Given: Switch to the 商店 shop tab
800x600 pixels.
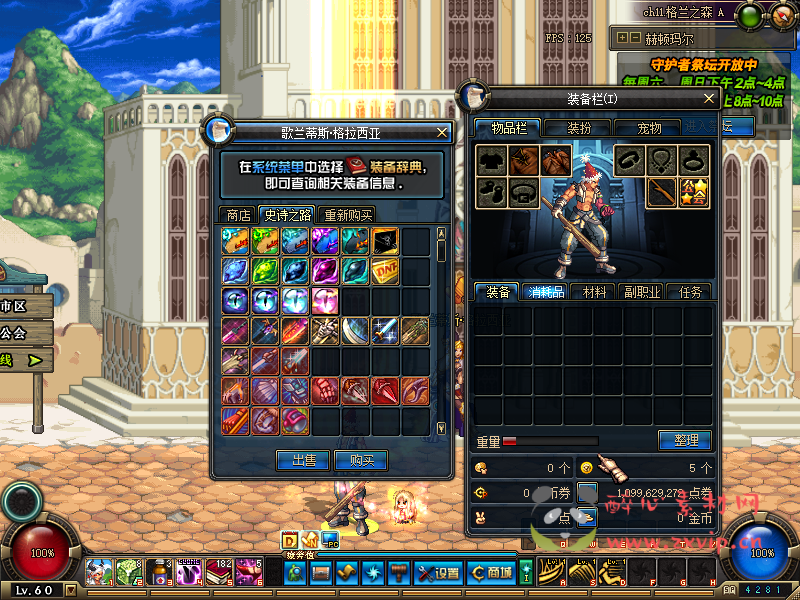Looking at the screenshot, I should [x=238, y=215].
